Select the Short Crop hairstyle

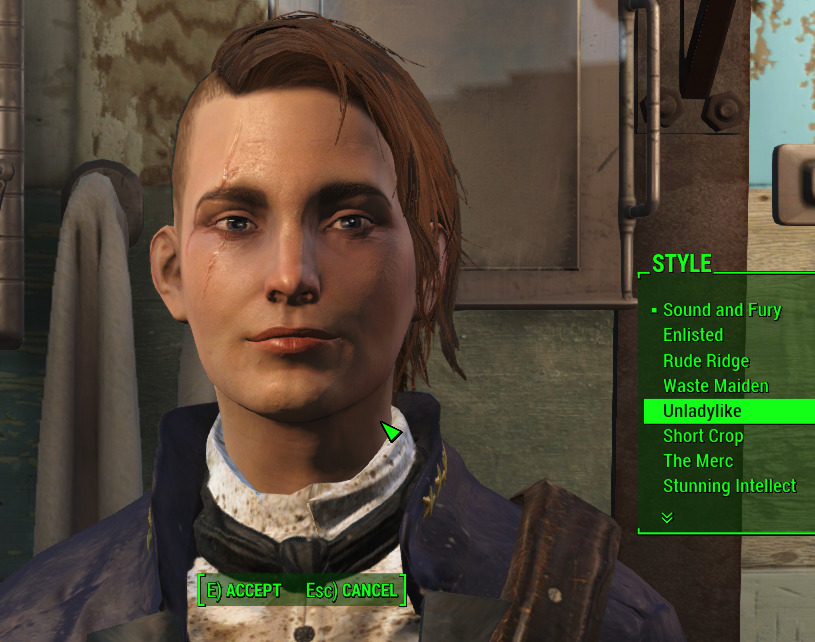tap(702, 436)
